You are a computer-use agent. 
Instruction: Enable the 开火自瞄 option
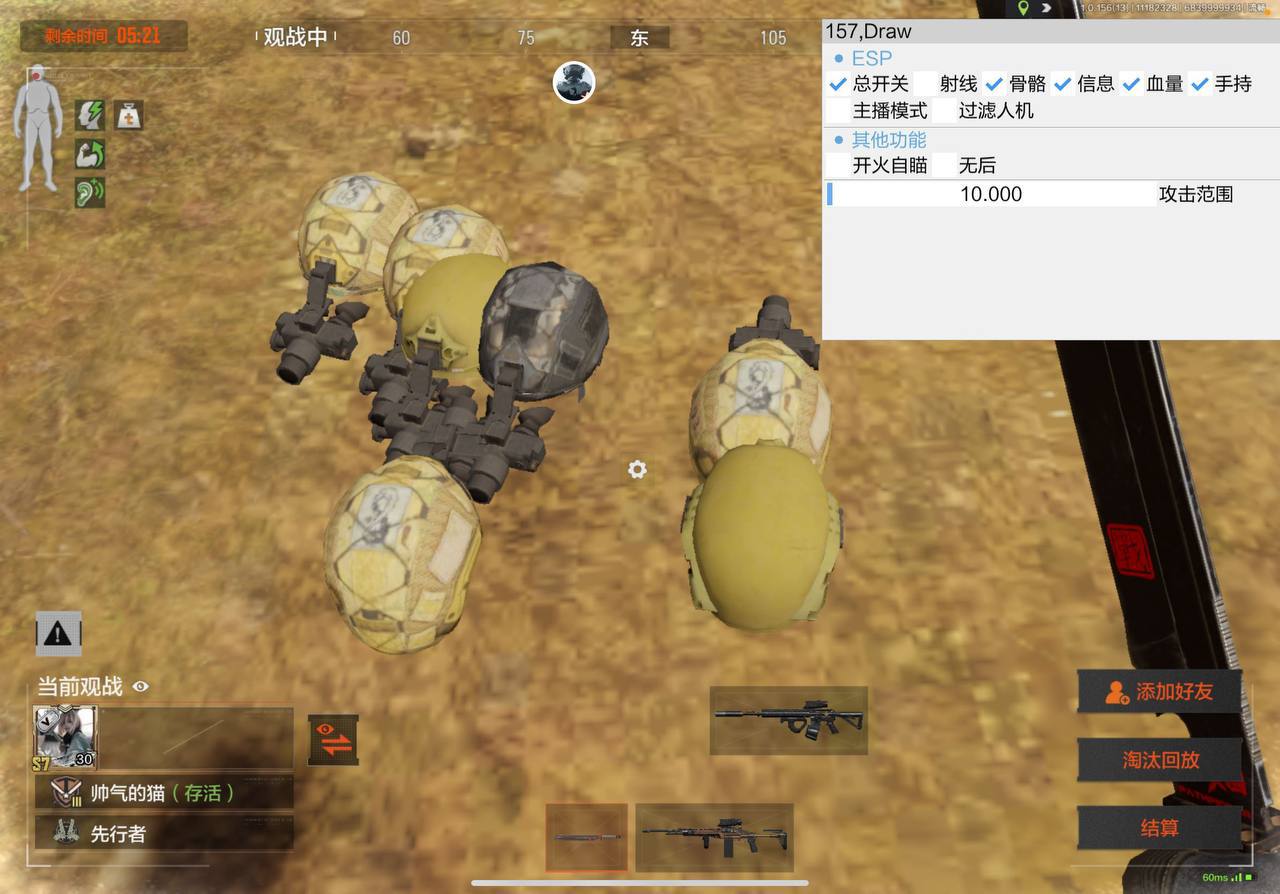(x=837, y=165)
